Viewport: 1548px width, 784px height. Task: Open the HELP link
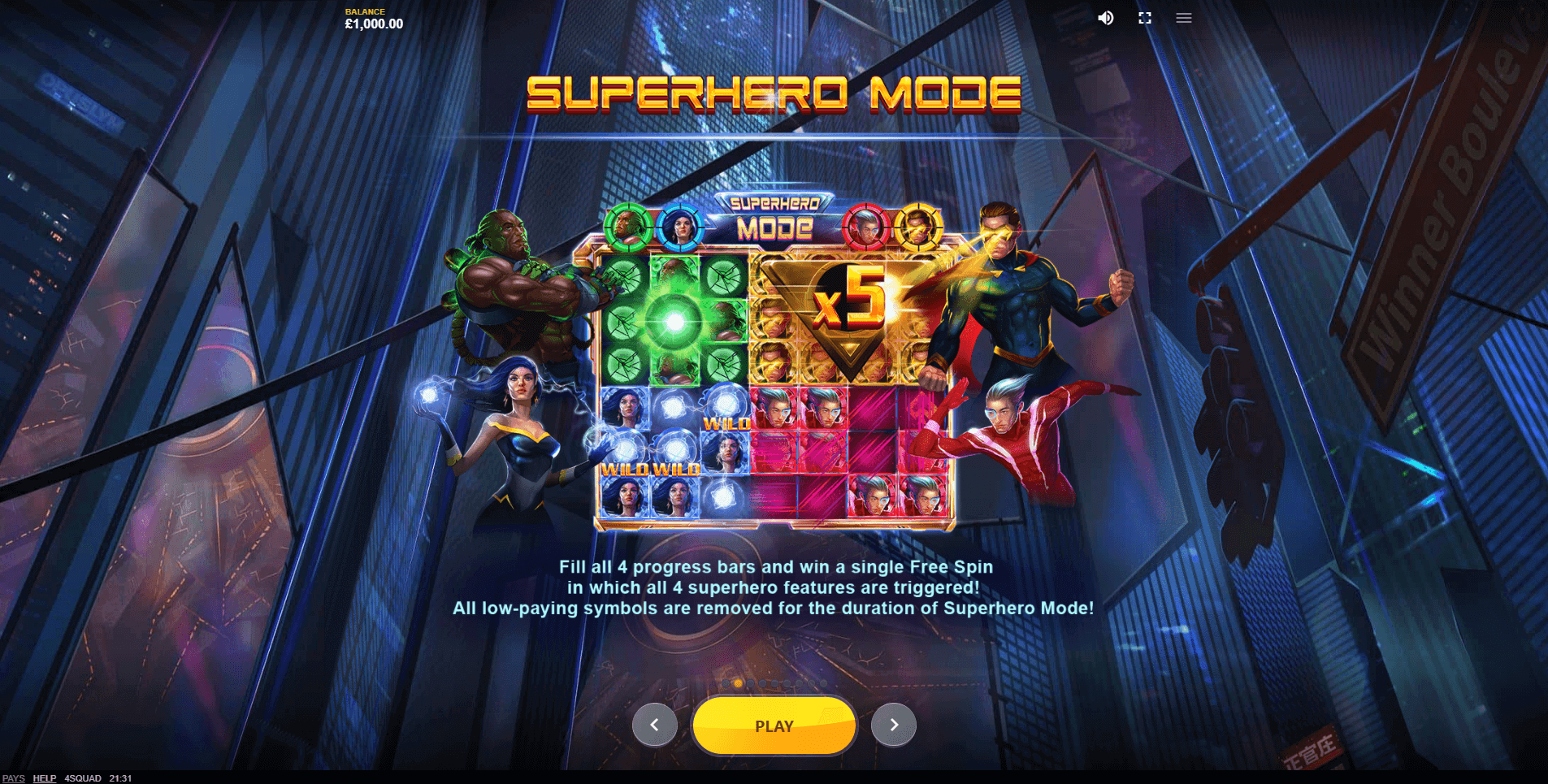click(x=45, y=778)
